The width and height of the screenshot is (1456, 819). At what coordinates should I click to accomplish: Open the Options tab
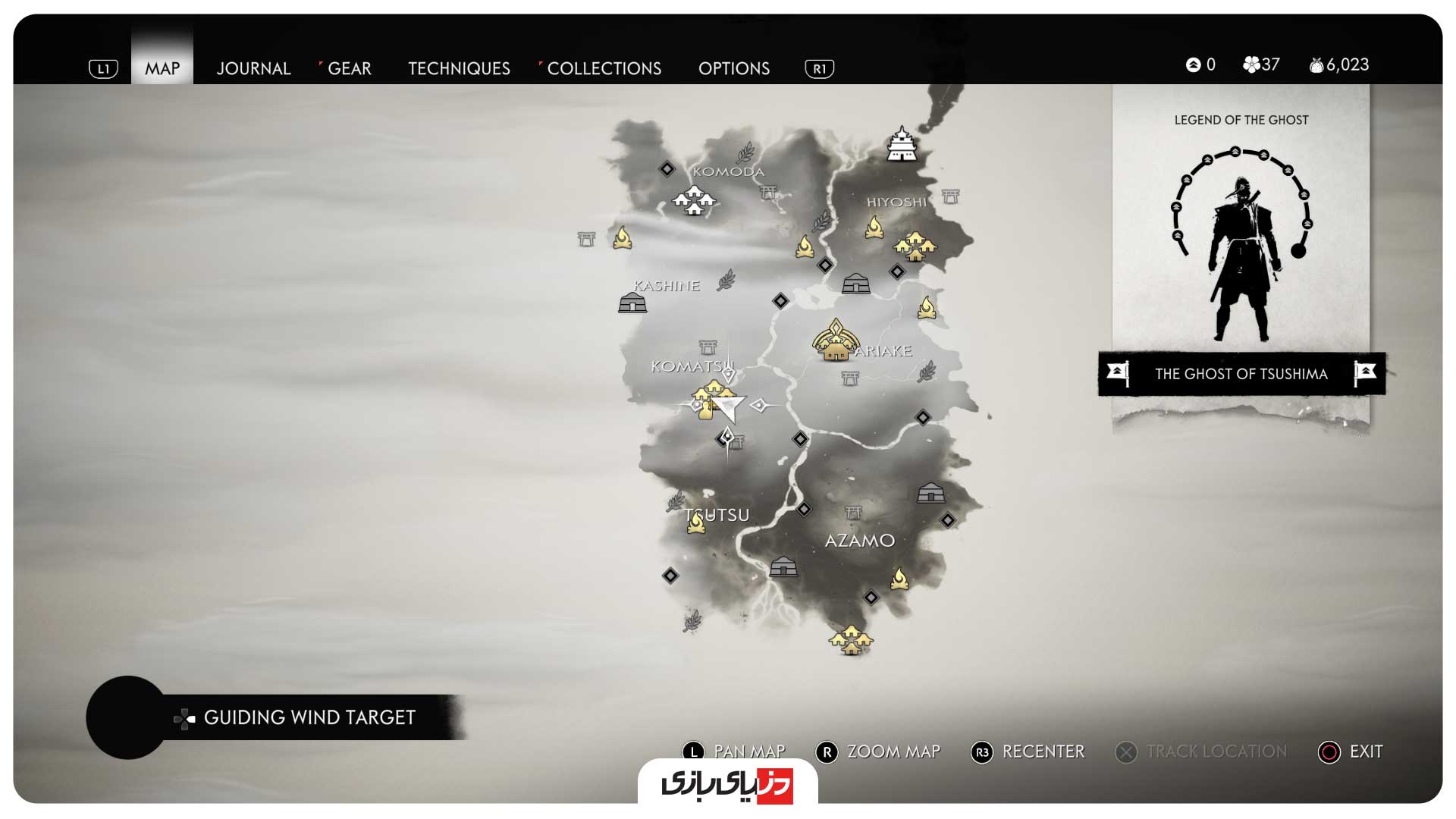(733, 68)
